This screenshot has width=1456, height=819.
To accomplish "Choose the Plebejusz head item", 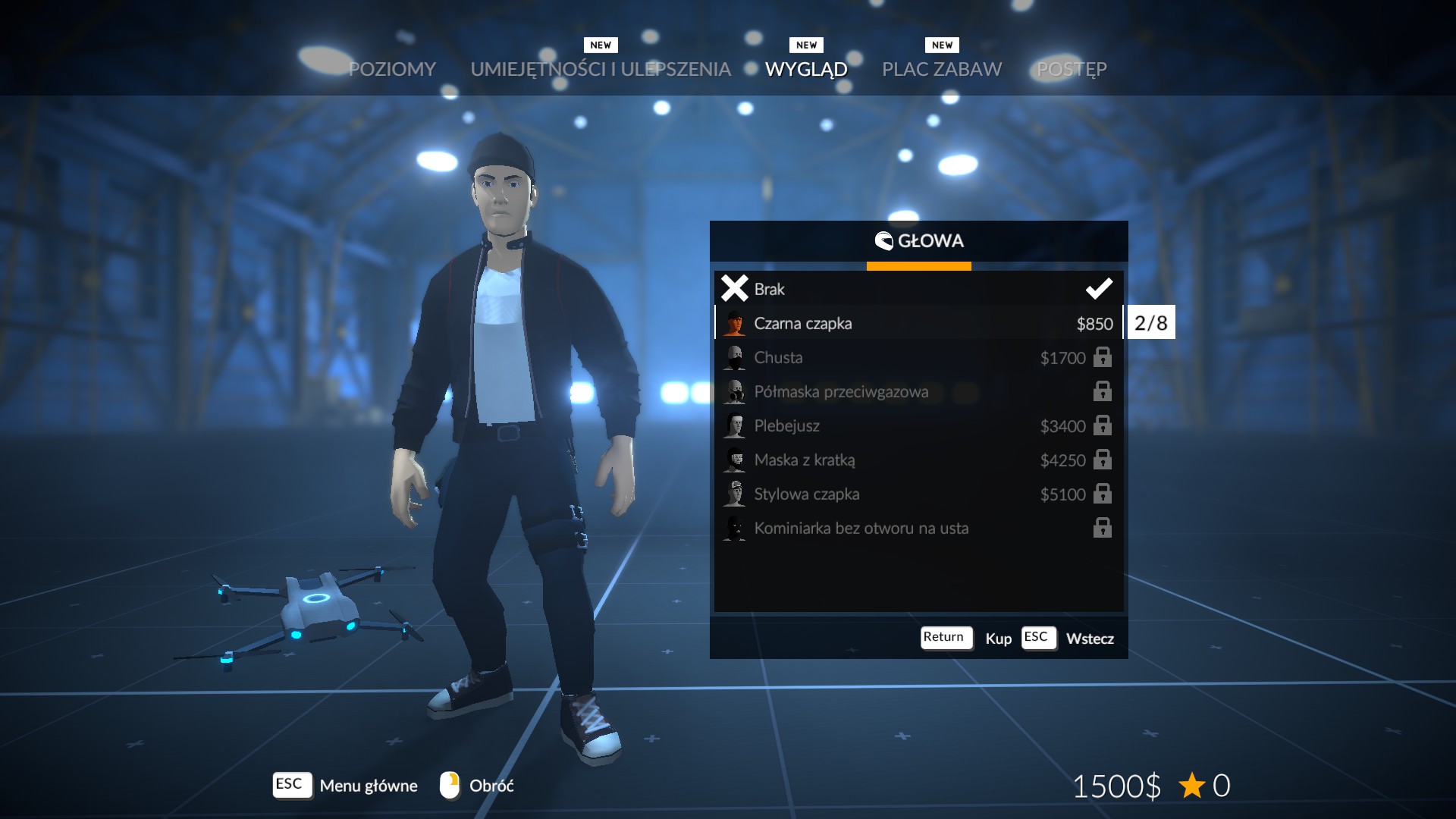I will click(918, 425).
